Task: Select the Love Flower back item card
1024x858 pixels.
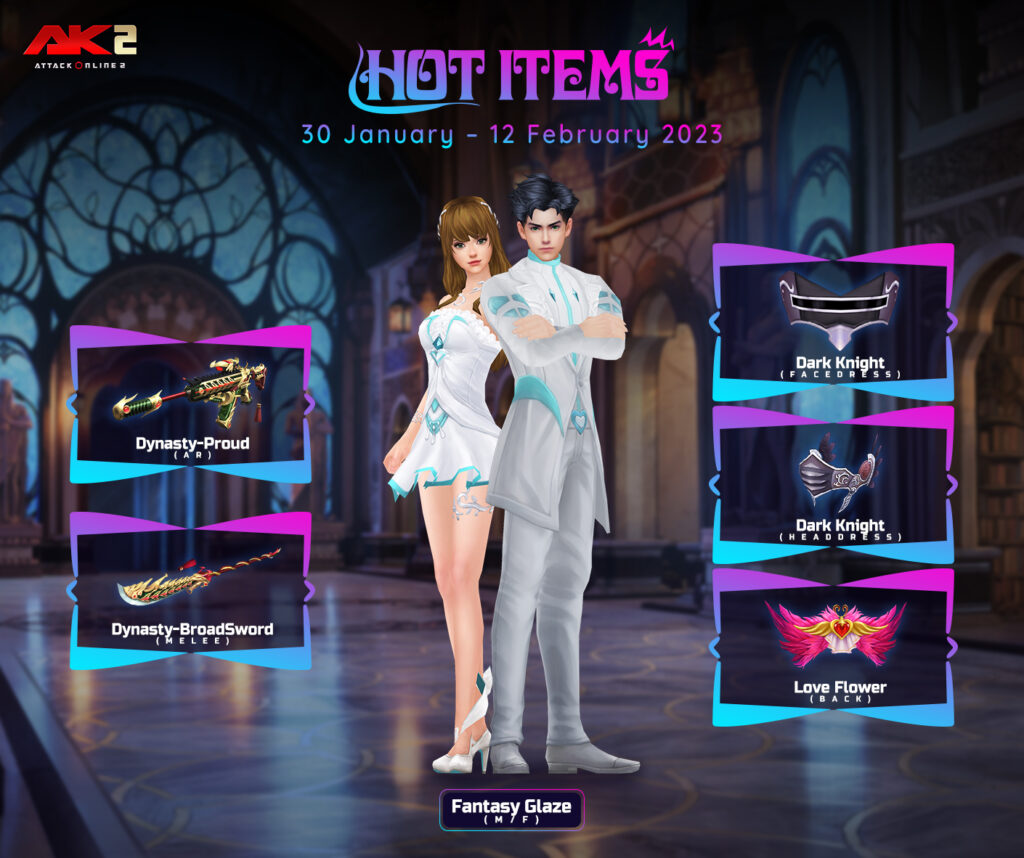Action: [x=833, y=647]
